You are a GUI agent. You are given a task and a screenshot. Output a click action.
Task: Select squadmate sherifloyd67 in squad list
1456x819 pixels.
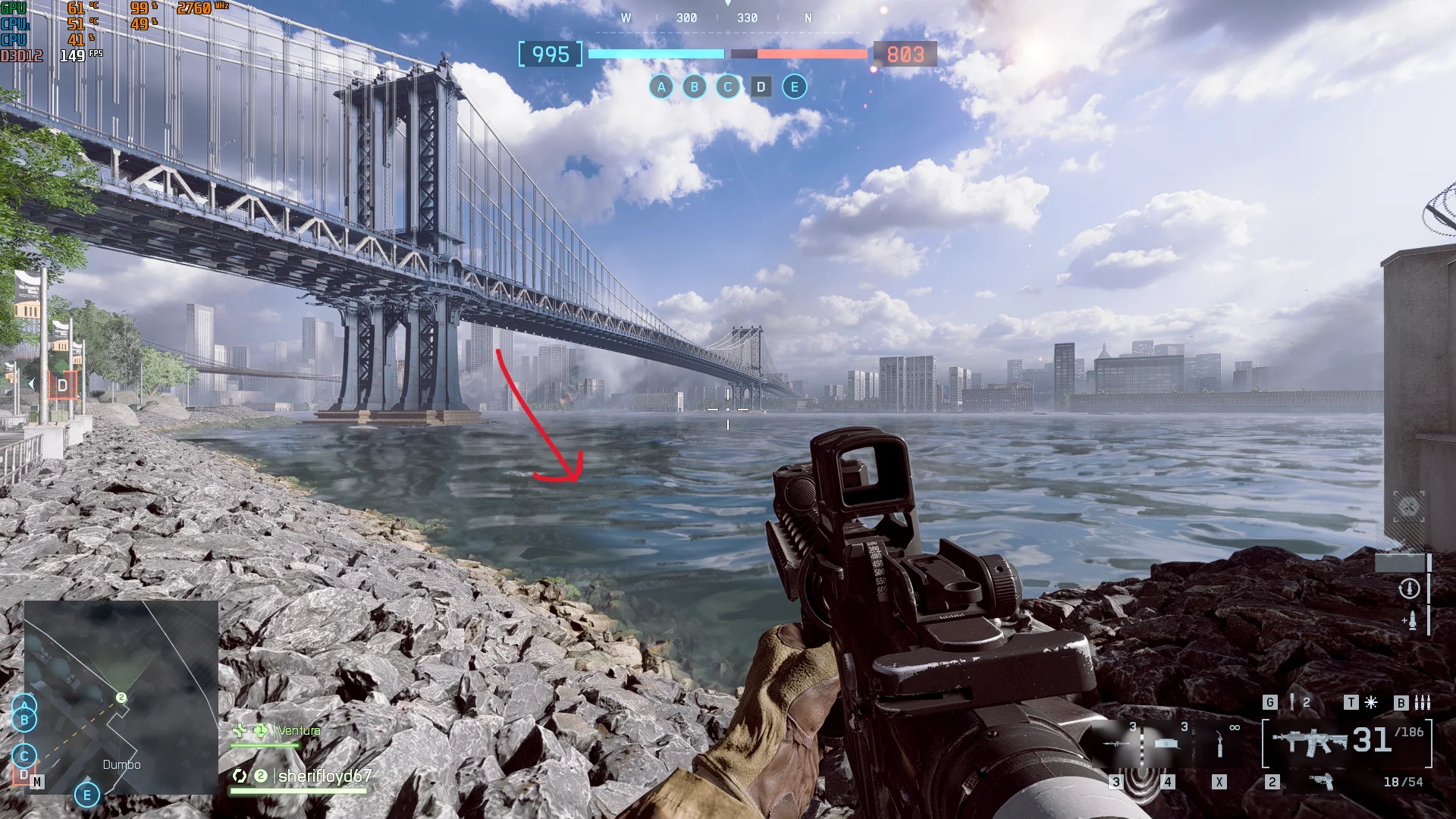324,776
